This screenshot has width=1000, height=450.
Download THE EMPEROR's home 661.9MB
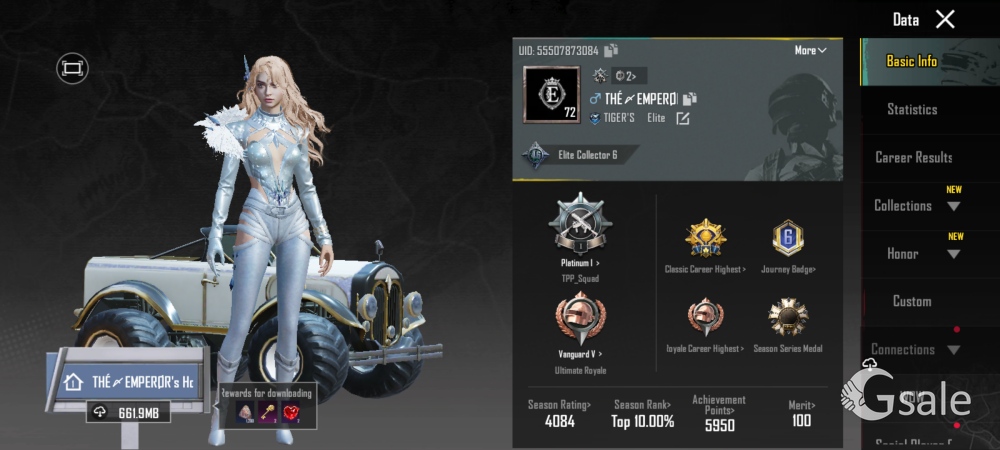(x=128, y=412)
